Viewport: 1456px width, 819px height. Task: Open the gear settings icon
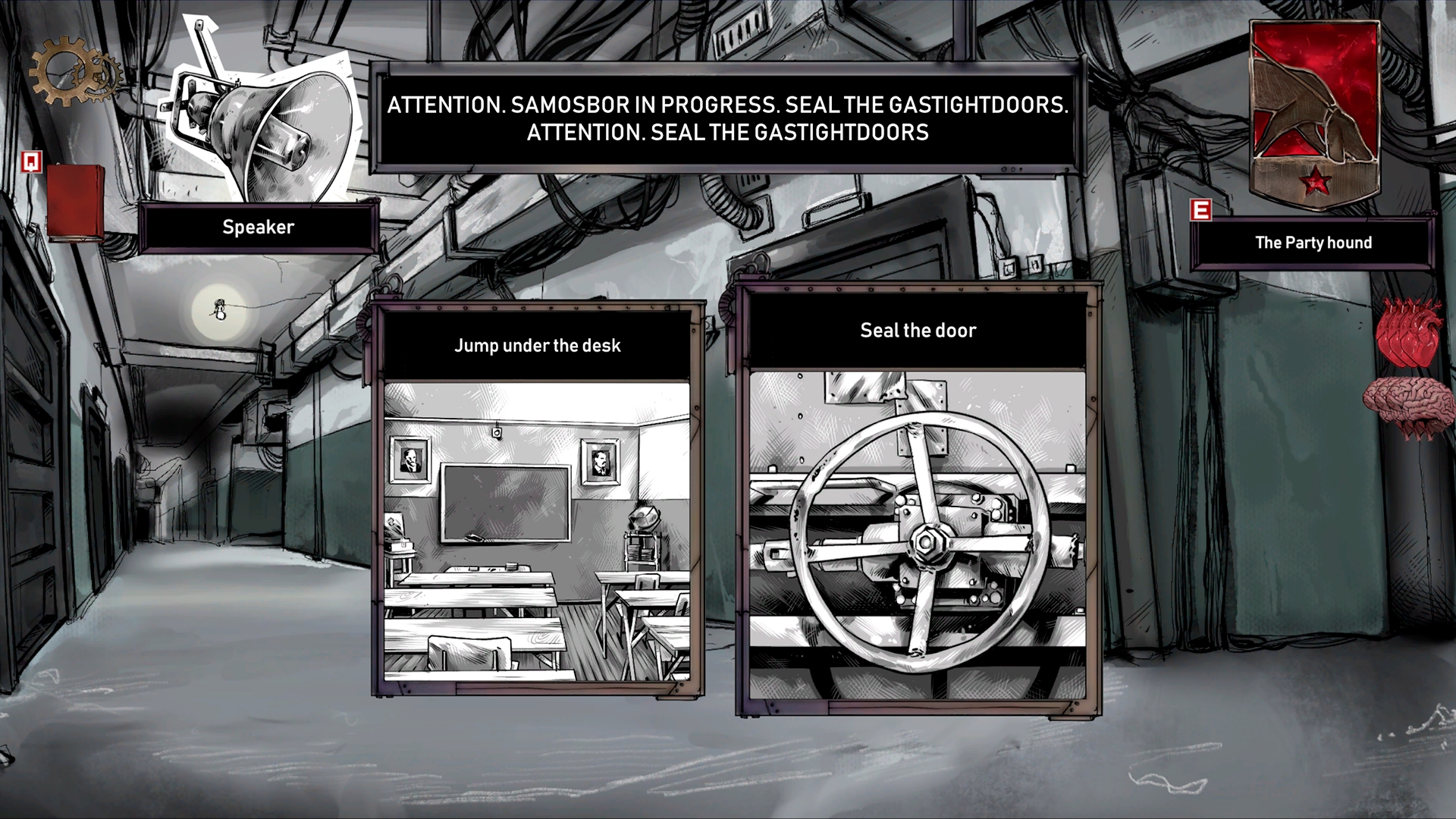tap(74, 74)
